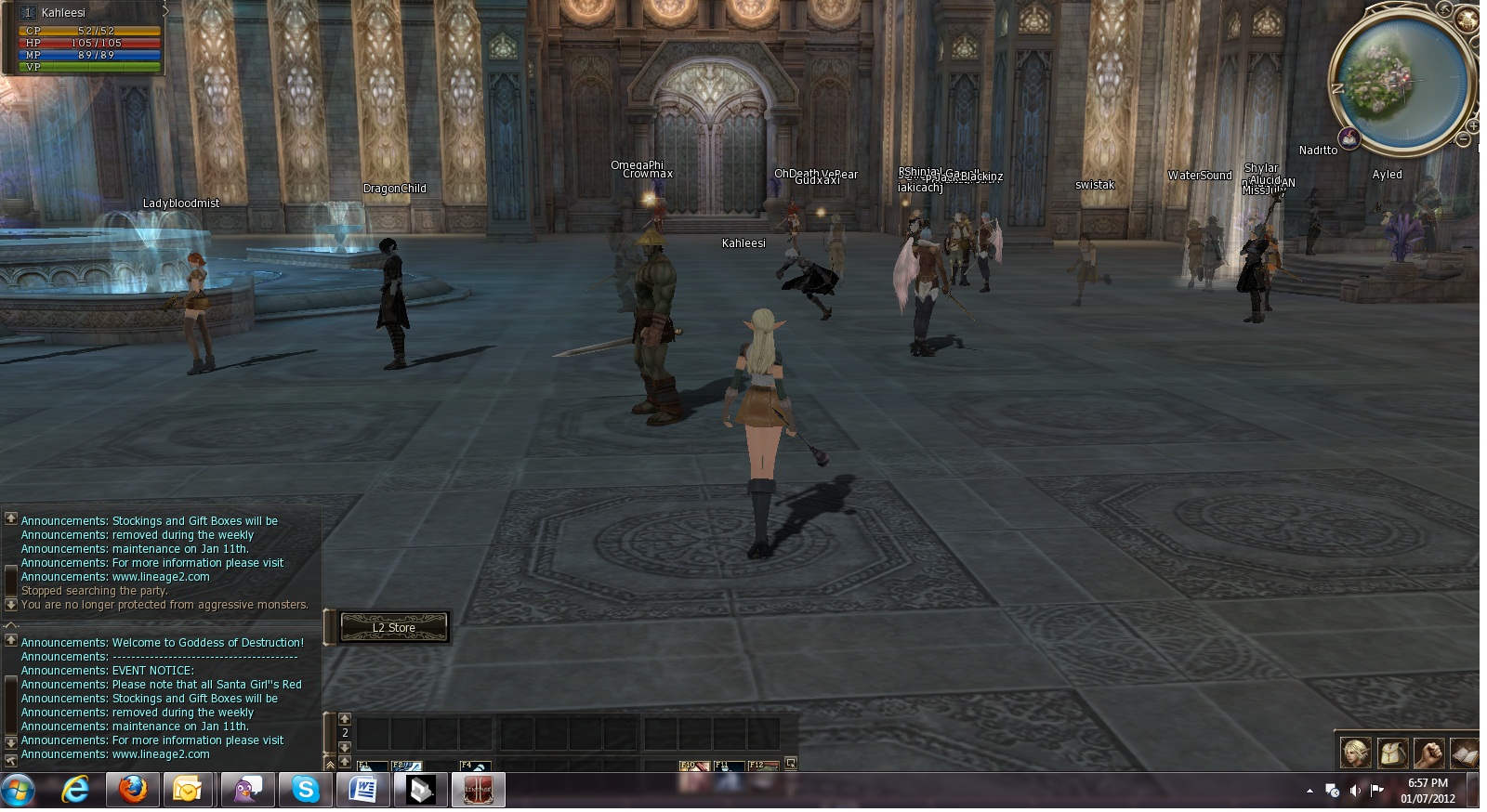
Task: Use the F10 hotbar slot
Action: pos(694,766)
